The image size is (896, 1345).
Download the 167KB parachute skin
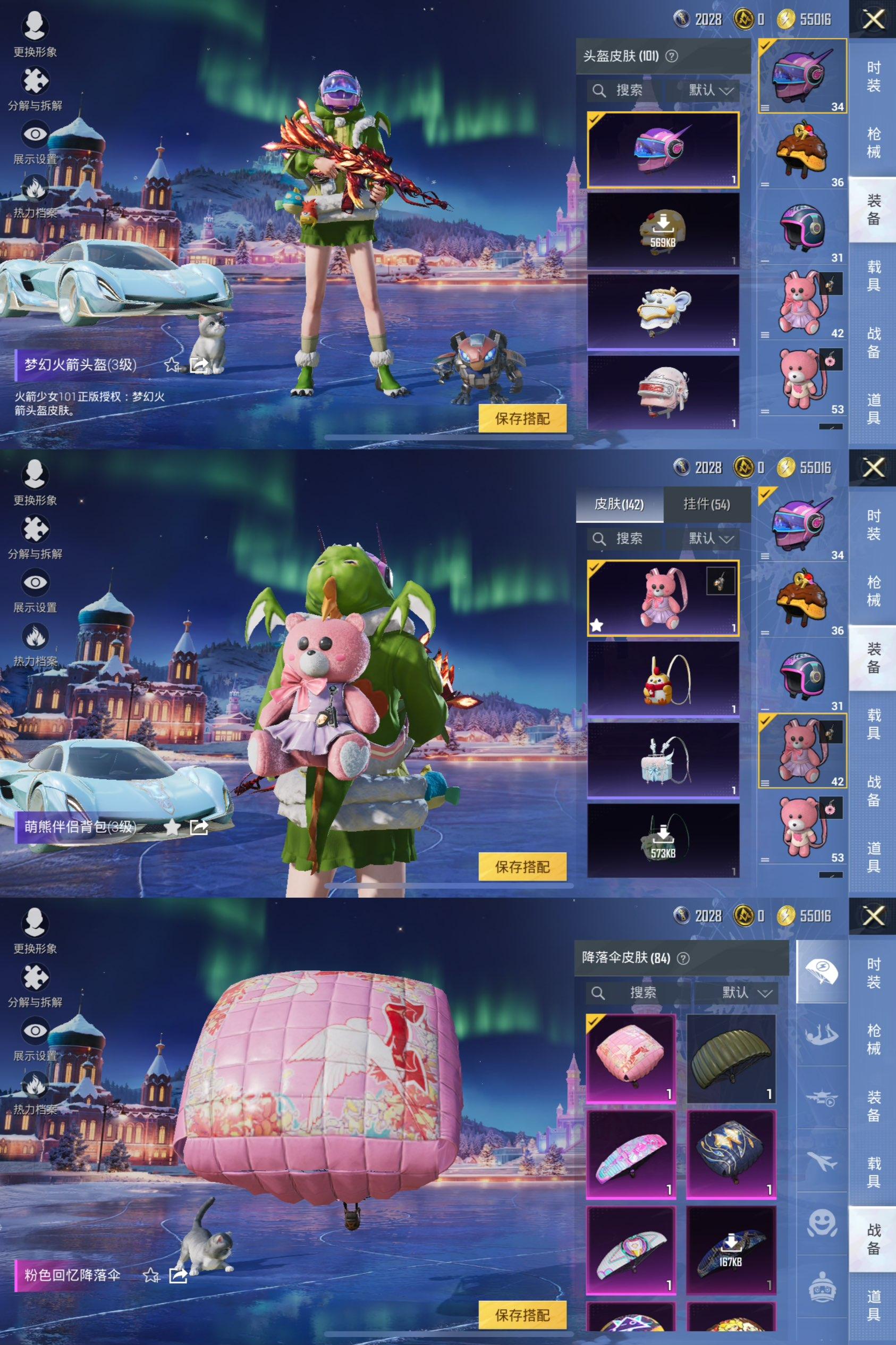click(731, 1250)
